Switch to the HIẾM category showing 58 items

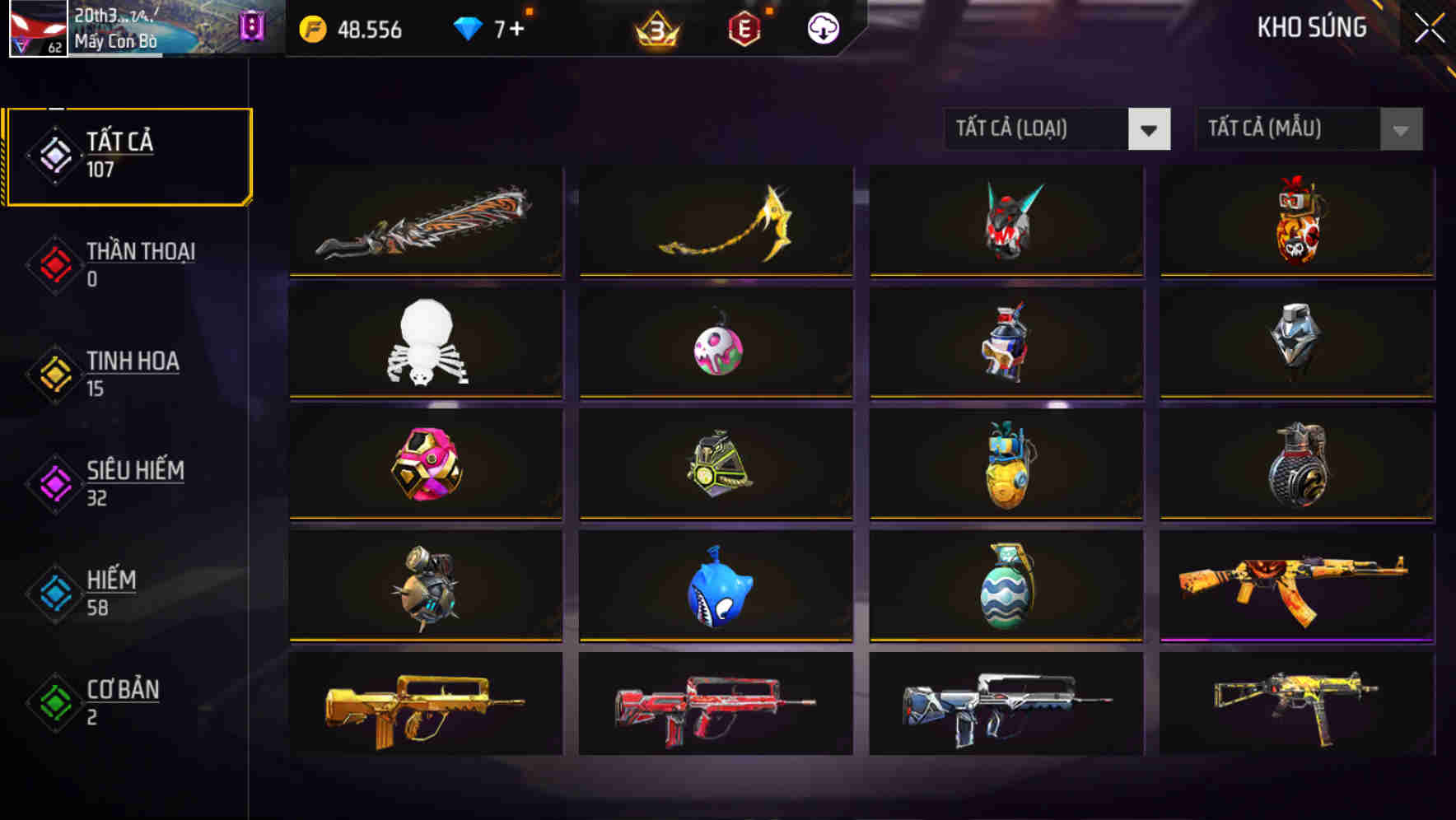pyautogui.click(x=111, y=593)
